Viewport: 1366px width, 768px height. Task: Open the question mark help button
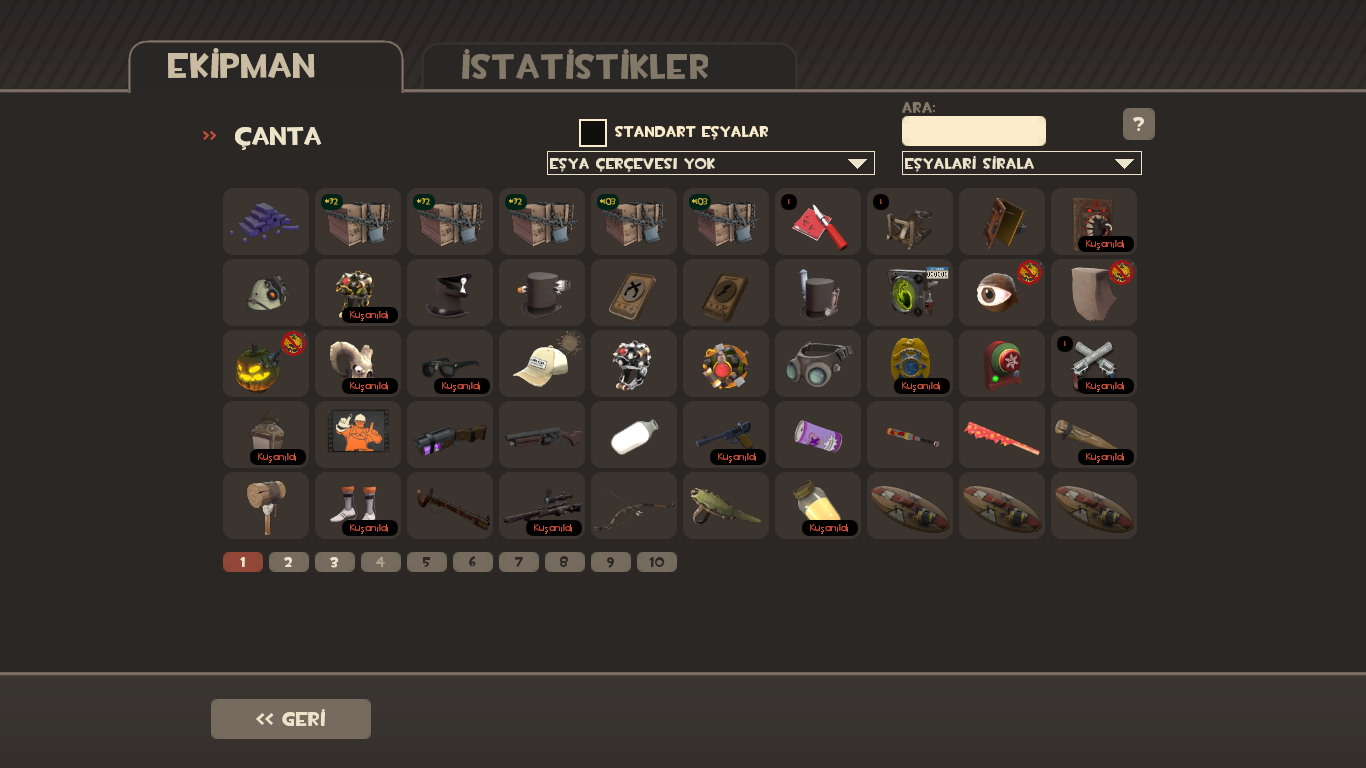tap(1138, 124)
